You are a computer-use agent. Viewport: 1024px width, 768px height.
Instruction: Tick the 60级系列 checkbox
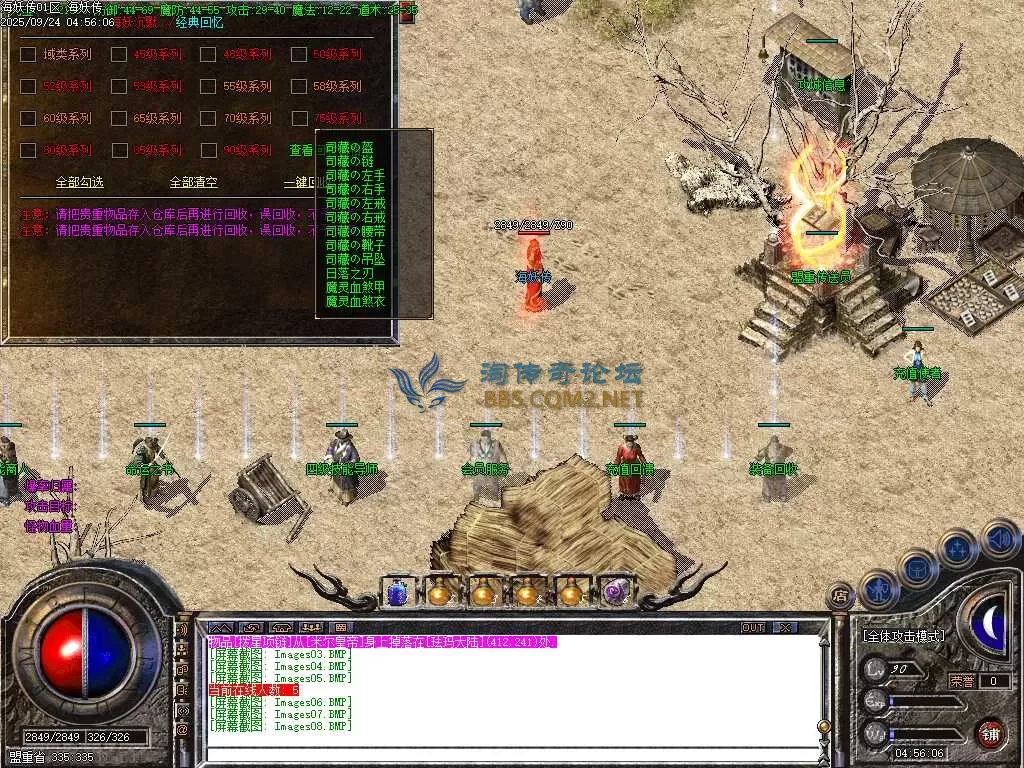point(28,119)
